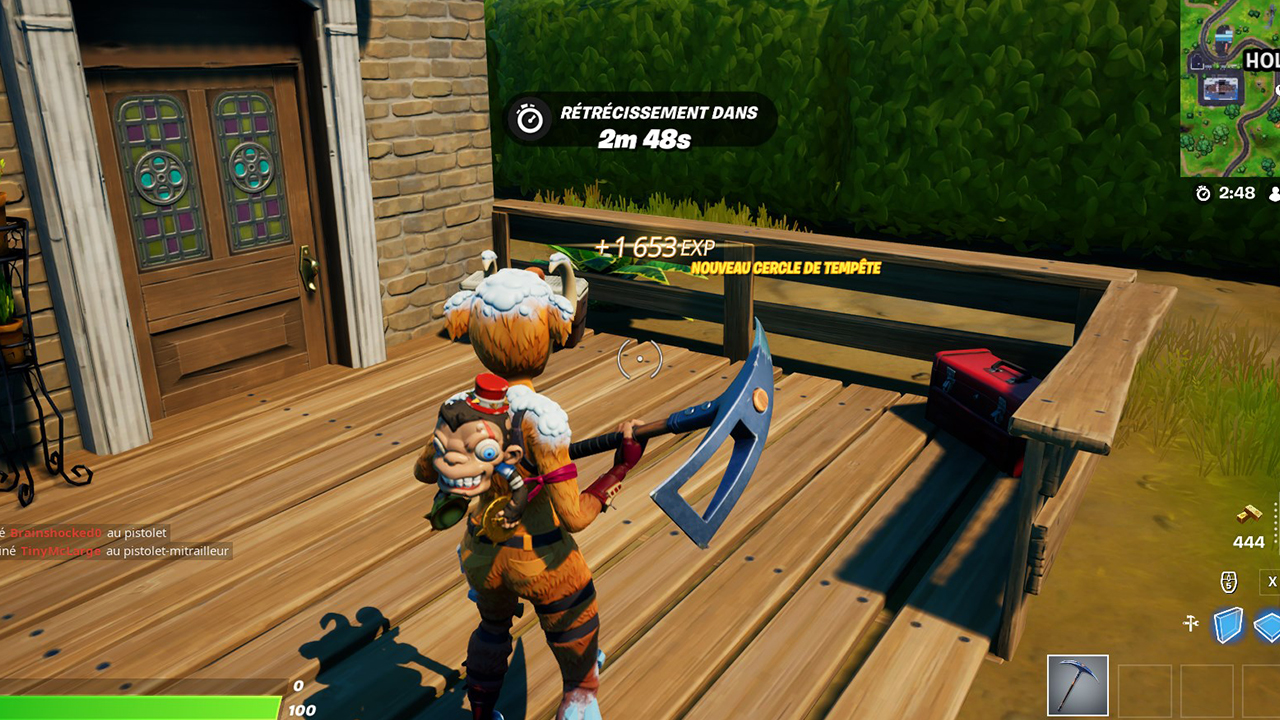1280x720 pixels.
Task: Click the Brainshocked player name in chat
Action: [55, 534]
